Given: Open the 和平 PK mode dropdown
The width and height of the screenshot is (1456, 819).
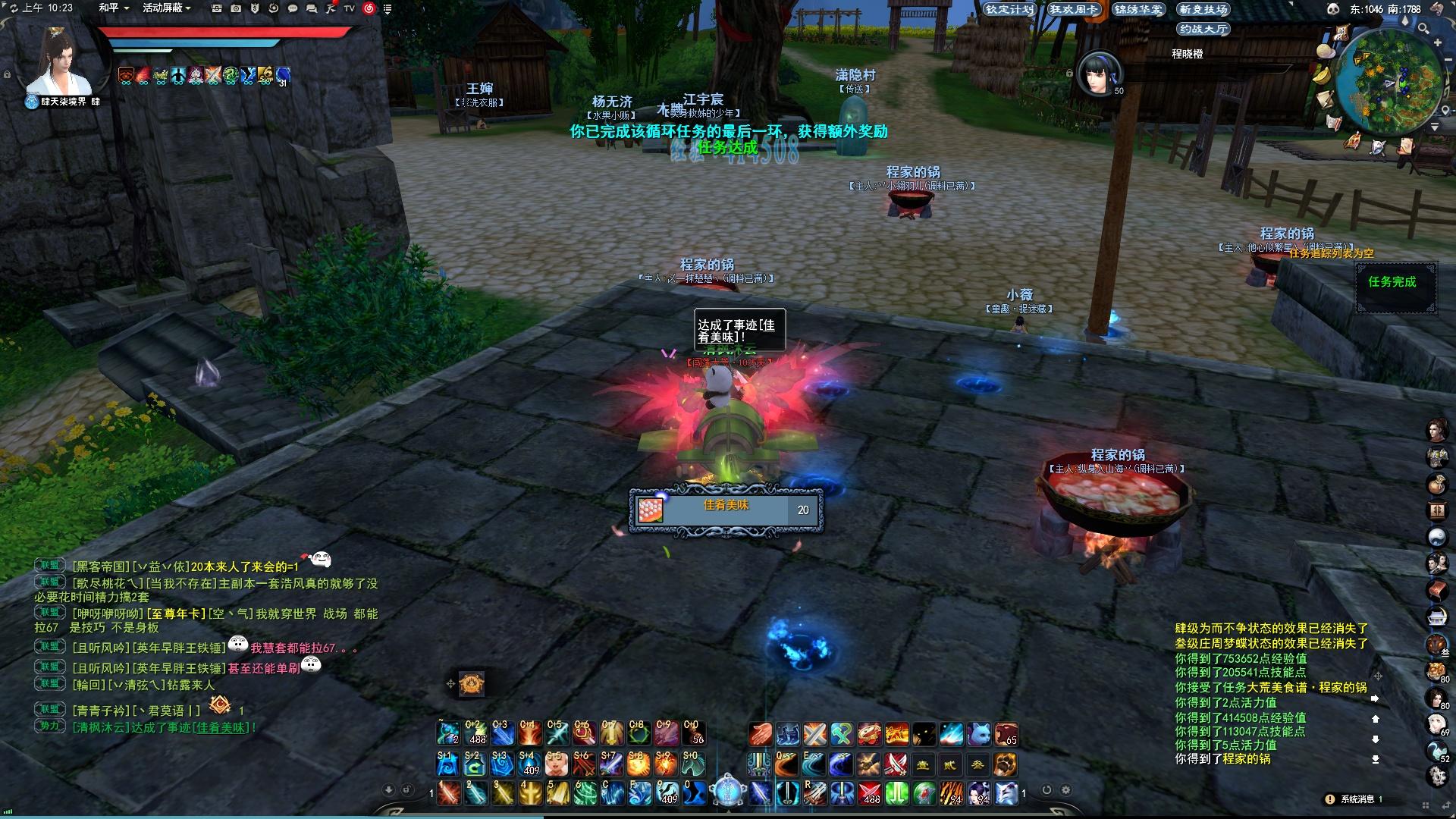Looking at the screenshot, I should point(114,8).
